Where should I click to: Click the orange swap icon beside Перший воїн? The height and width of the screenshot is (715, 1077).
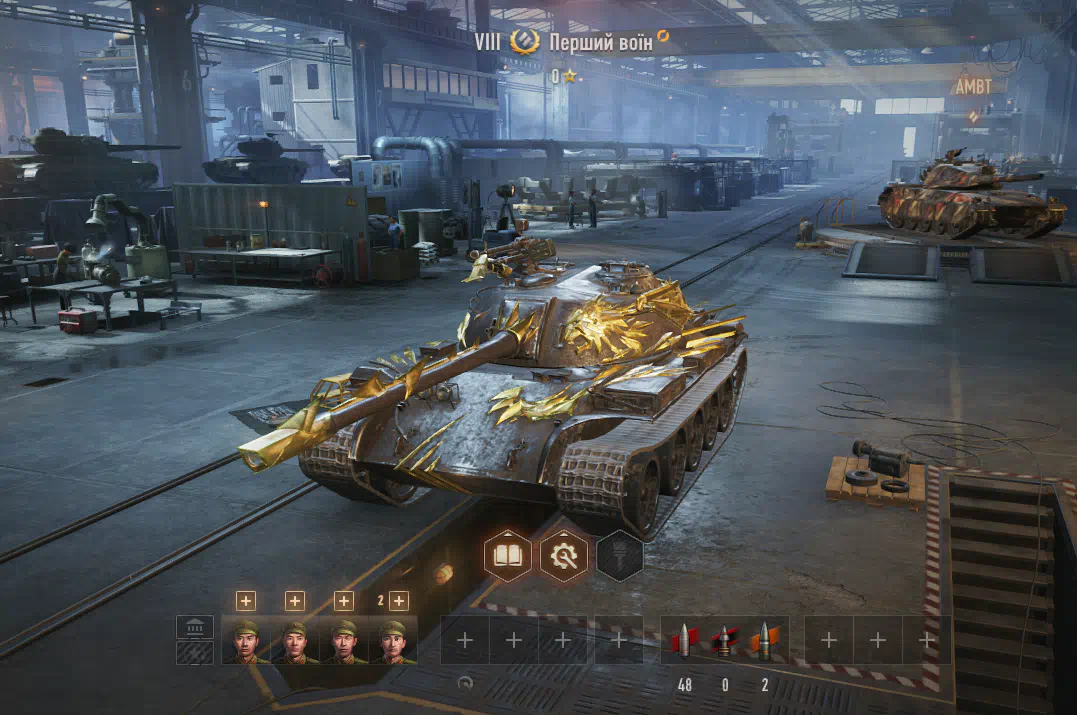point(663,37)
